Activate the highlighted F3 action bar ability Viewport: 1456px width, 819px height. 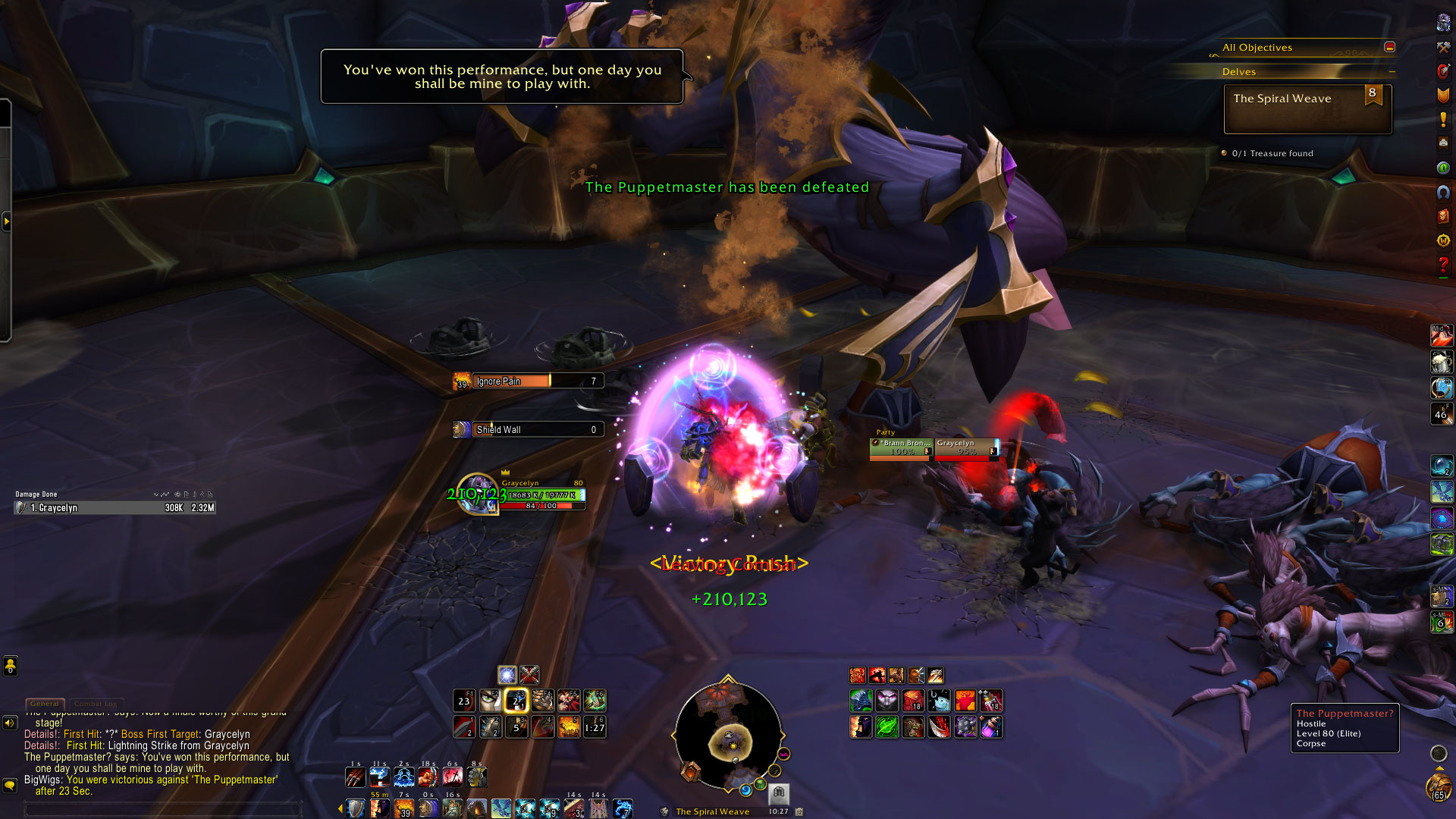pos(516,701)
